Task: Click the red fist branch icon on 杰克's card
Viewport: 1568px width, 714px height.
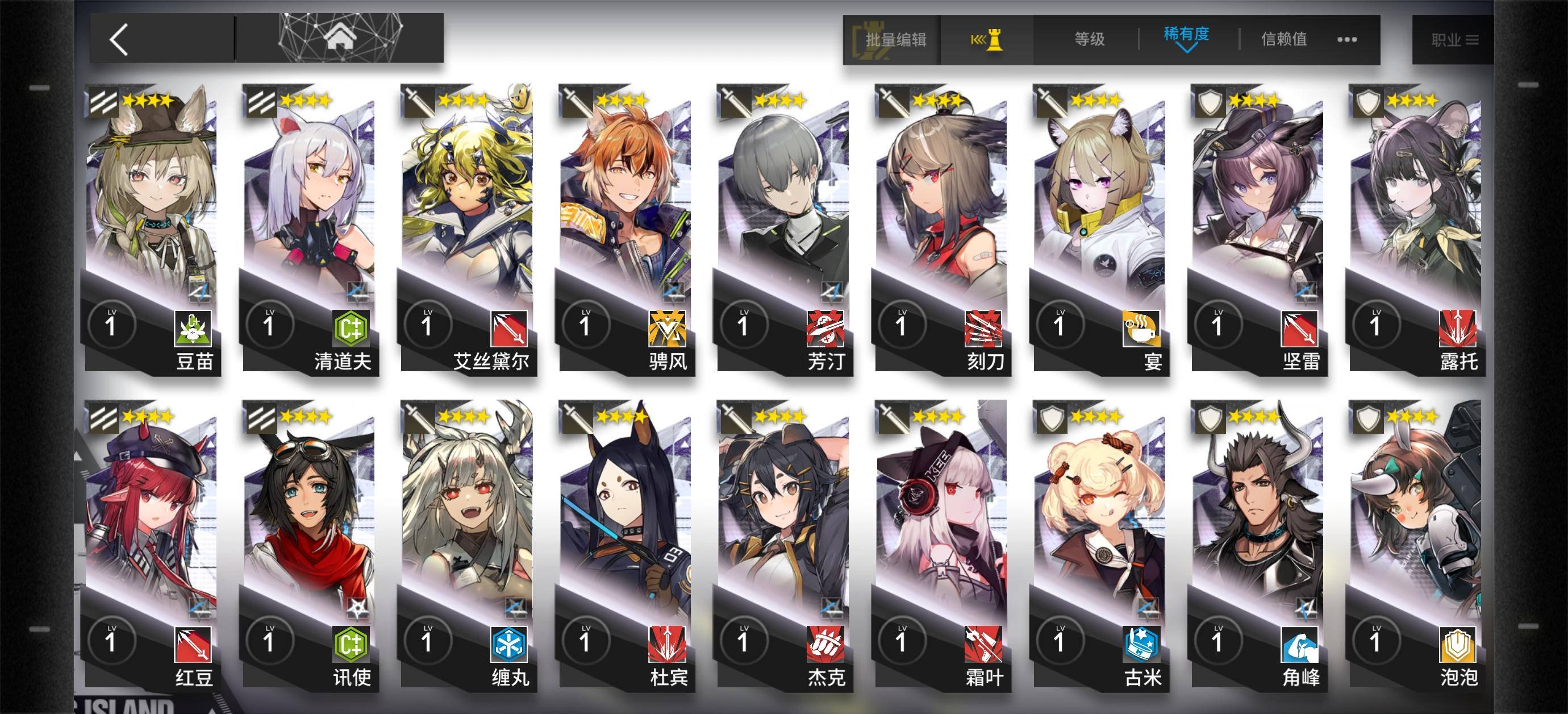Action: coord(825,644)
